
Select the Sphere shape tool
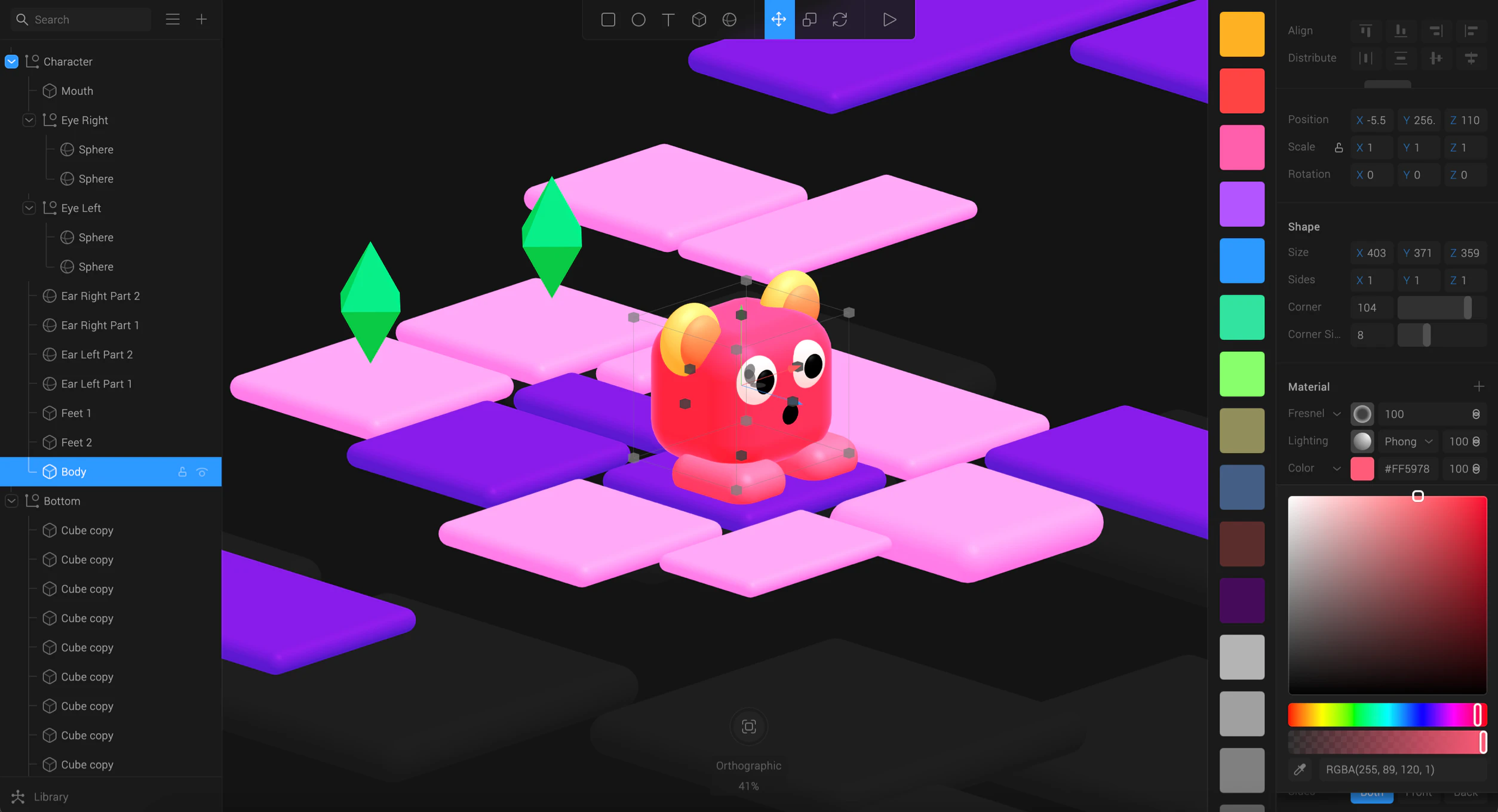[x=729, y=19]
